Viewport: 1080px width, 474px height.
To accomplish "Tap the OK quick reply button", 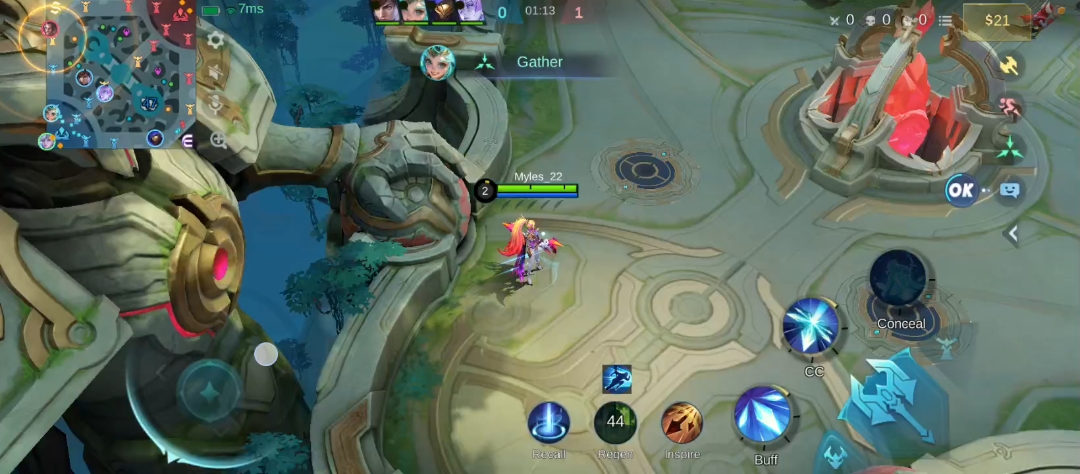I will [961, 190].
